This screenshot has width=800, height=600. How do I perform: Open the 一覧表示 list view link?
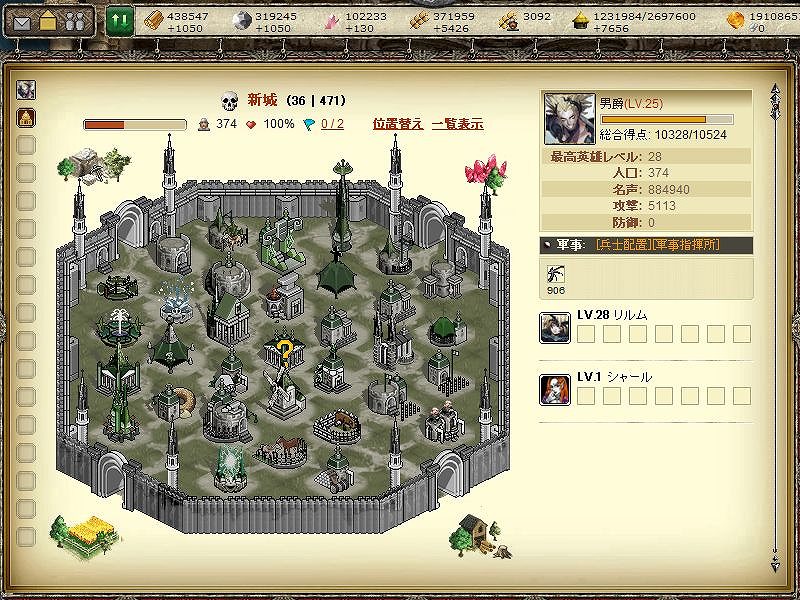[x=457, y=124]
